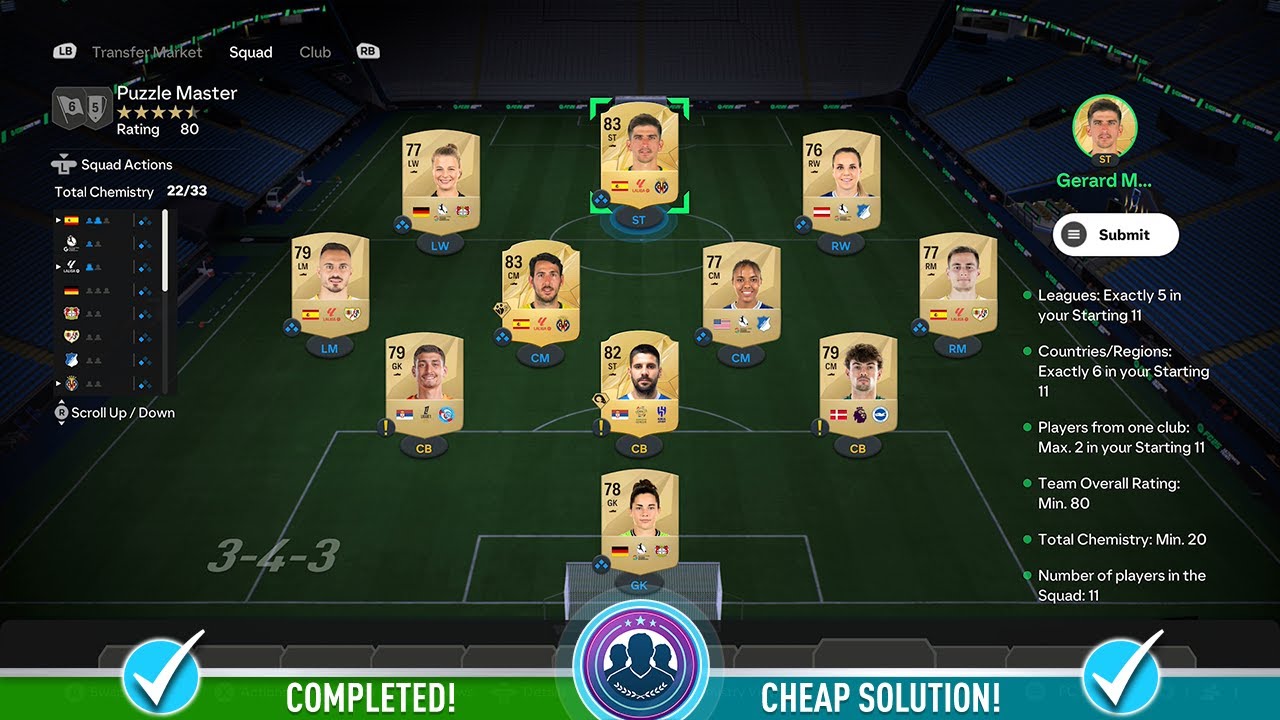Switch to the Transfer Market tab
Viewport: 1280px width, 720px height.
click(x=147, y=52)
